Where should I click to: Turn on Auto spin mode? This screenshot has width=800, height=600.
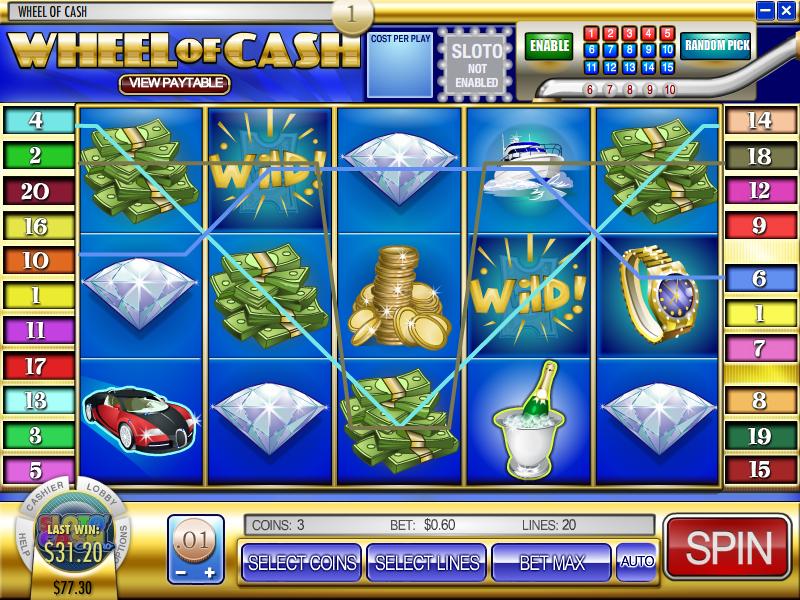click(x=637, y=562)
